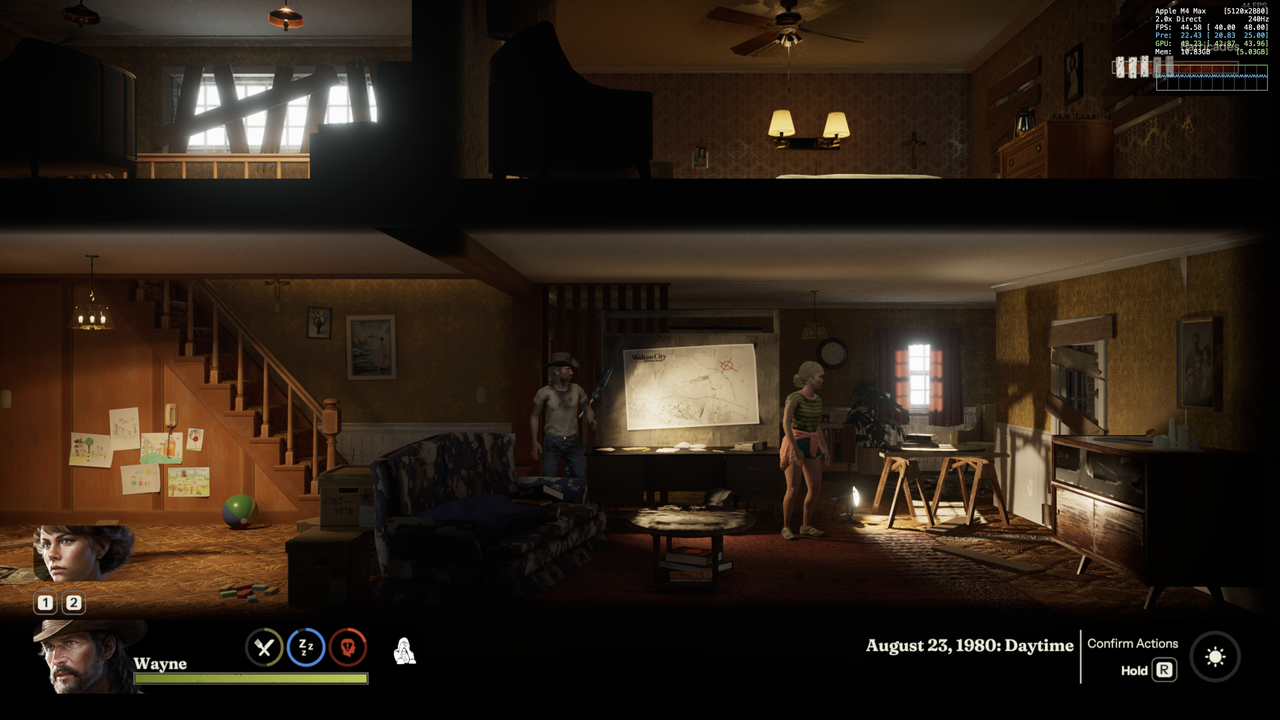1280x720 pixels.
Task: Open the blue sleep Zz status icon
Action: coord(306,648)
